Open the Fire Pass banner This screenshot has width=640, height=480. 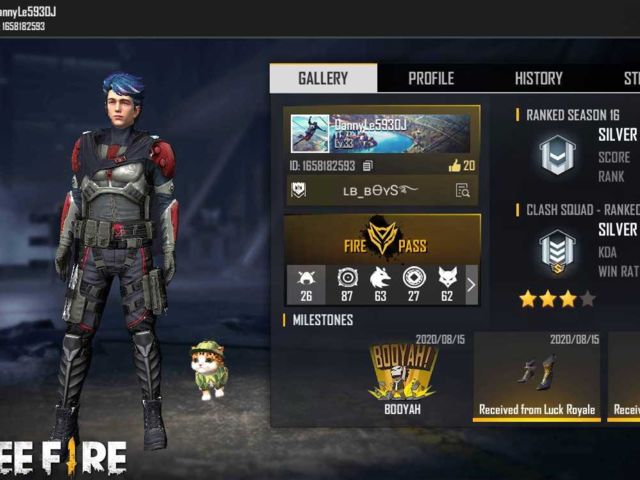pos(382,240)
